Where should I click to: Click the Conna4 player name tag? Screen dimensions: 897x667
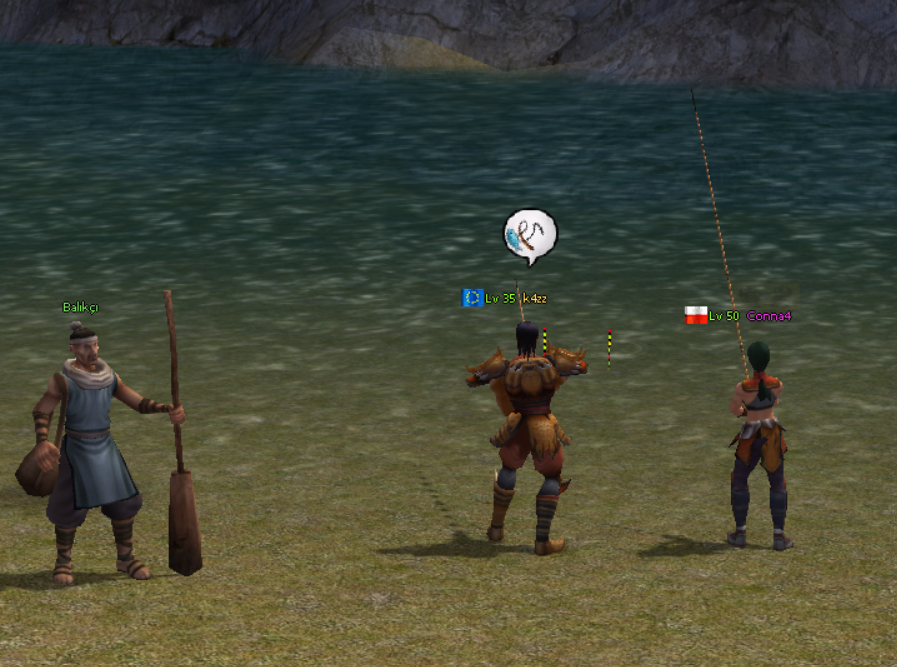tap(768, 316)
